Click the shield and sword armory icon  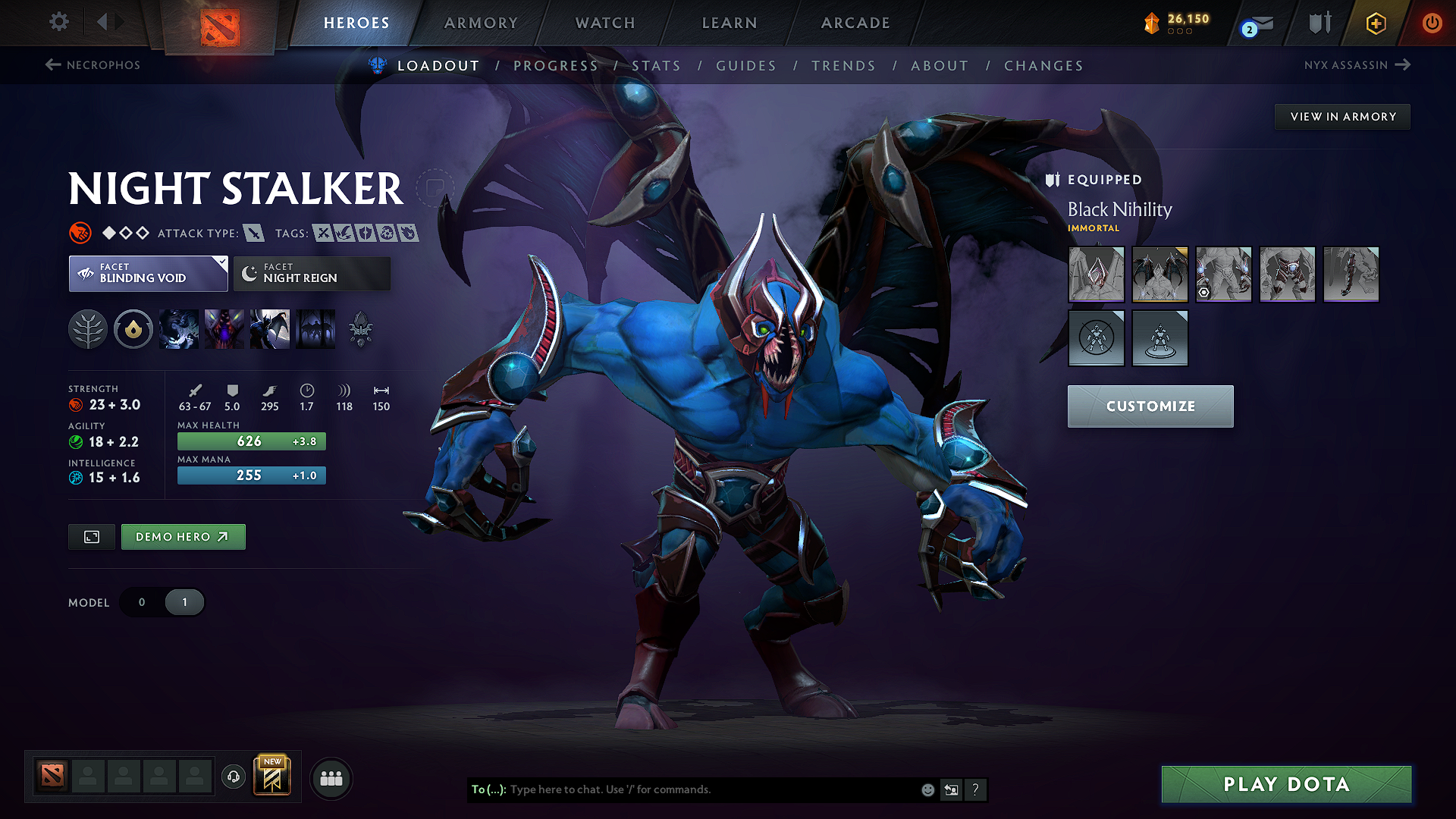point(1319,23)
